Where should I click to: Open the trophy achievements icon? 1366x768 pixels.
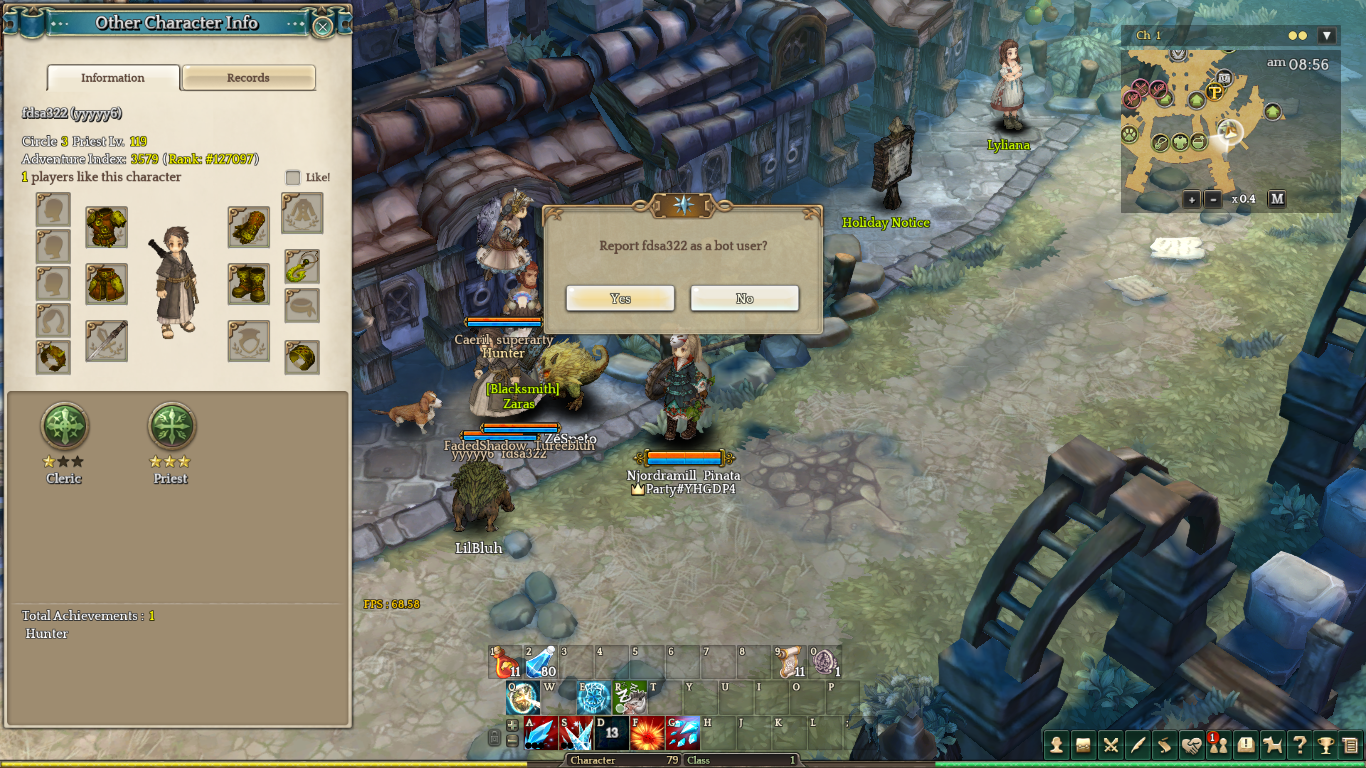1325,744
